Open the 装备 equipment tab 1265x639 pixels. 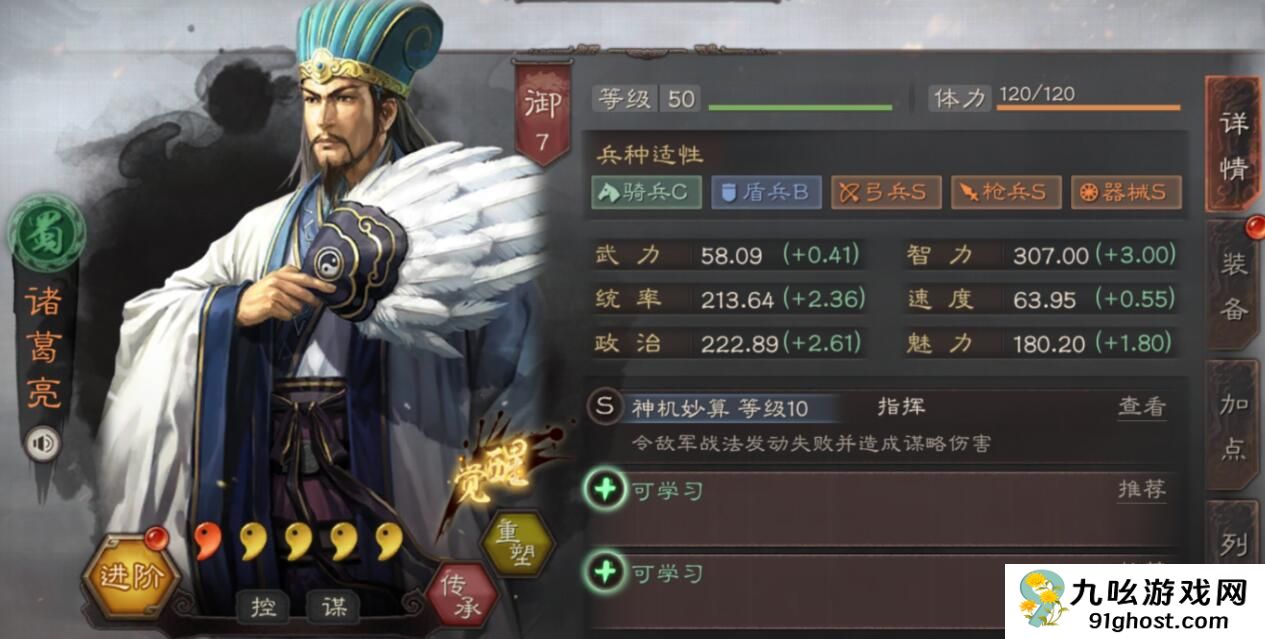coord(1233,286)
